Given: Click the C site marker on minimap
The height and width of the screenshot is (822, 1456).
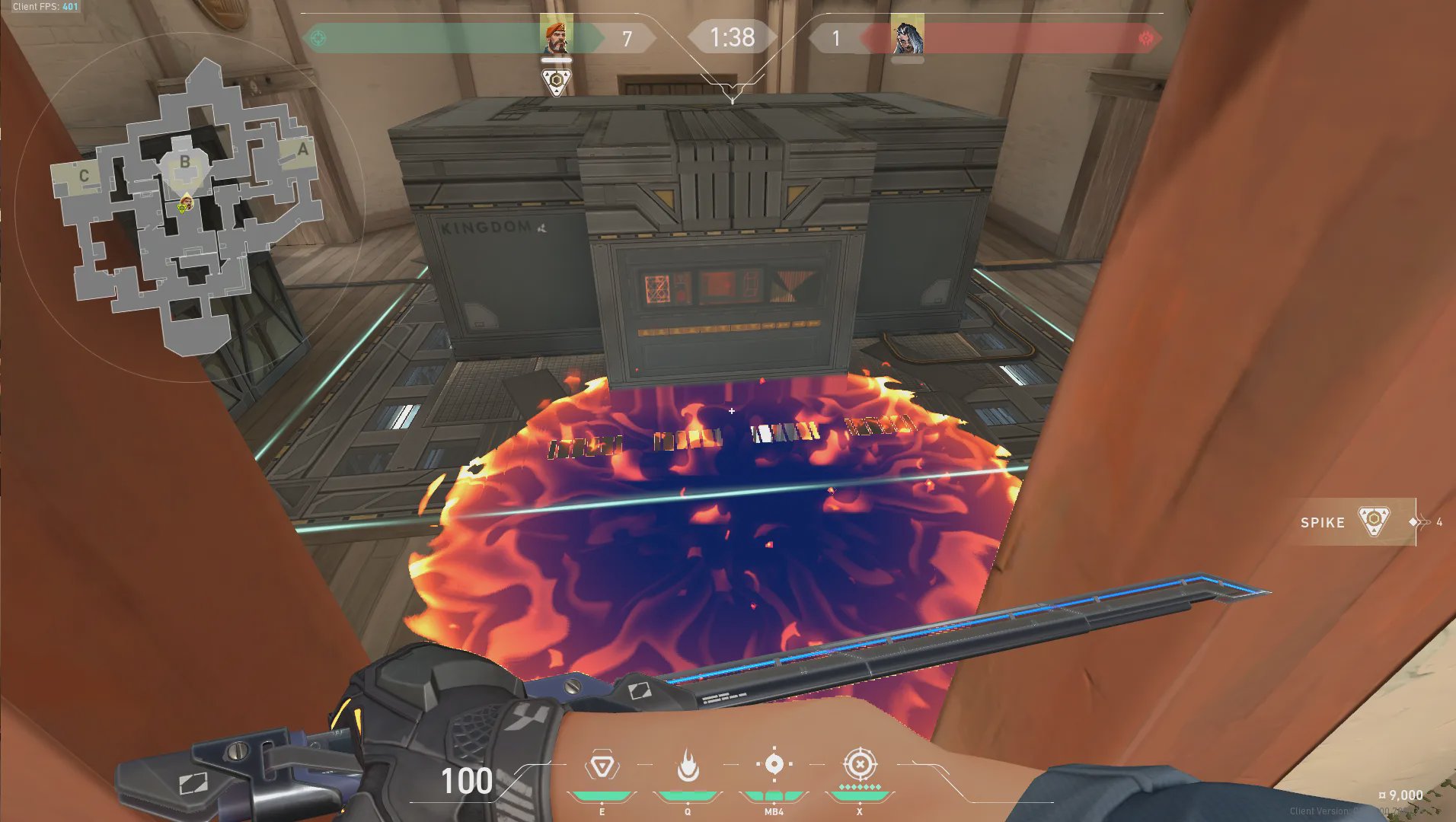Looking at the screenshot, I should click(84, 176).
